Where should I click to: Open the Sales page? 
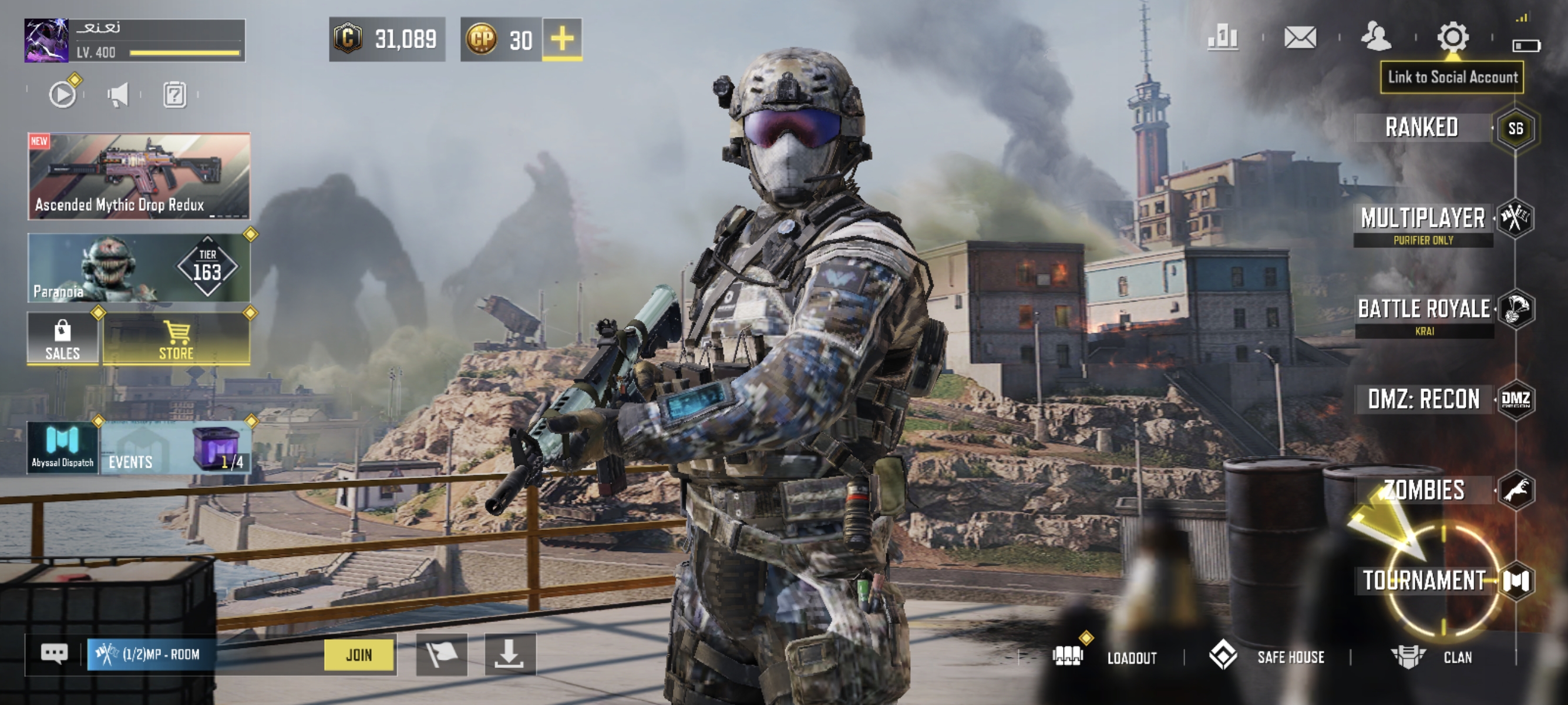[63, 339]
